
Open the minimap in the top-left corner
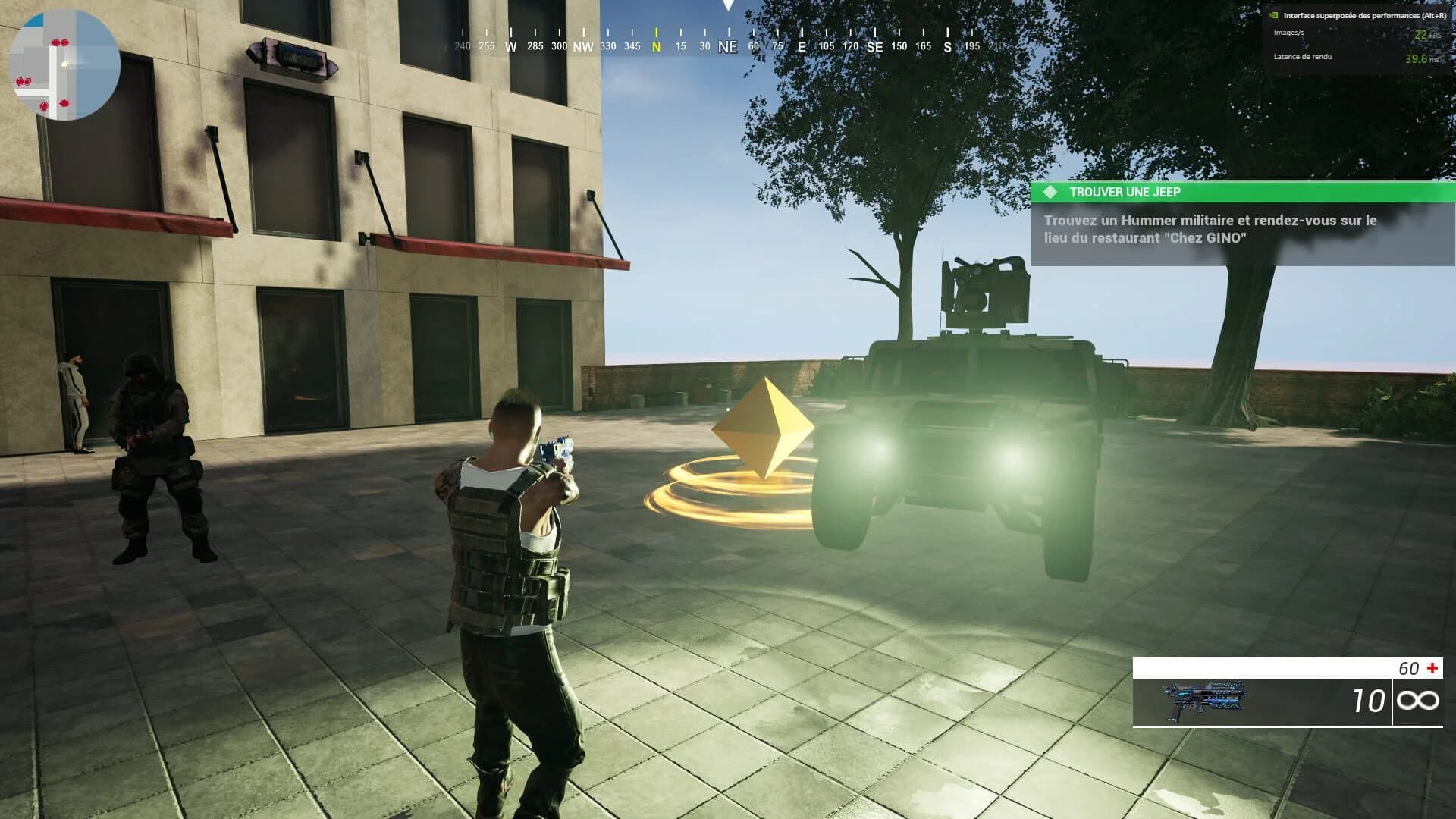tap(67, 64)
